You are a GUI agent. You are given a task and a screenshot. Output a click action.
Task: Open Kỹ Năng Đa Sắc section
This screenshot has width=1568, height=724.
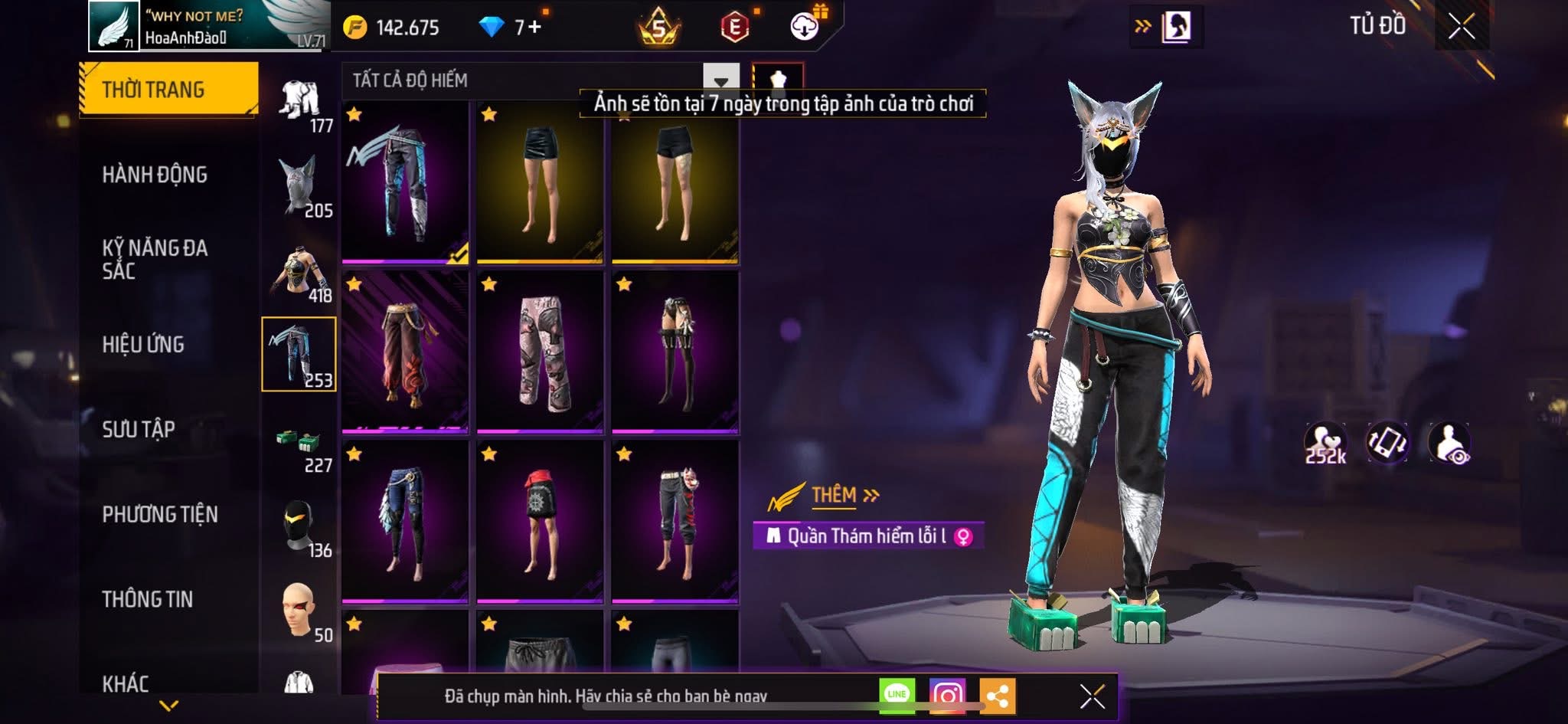[x=155, y=259]
